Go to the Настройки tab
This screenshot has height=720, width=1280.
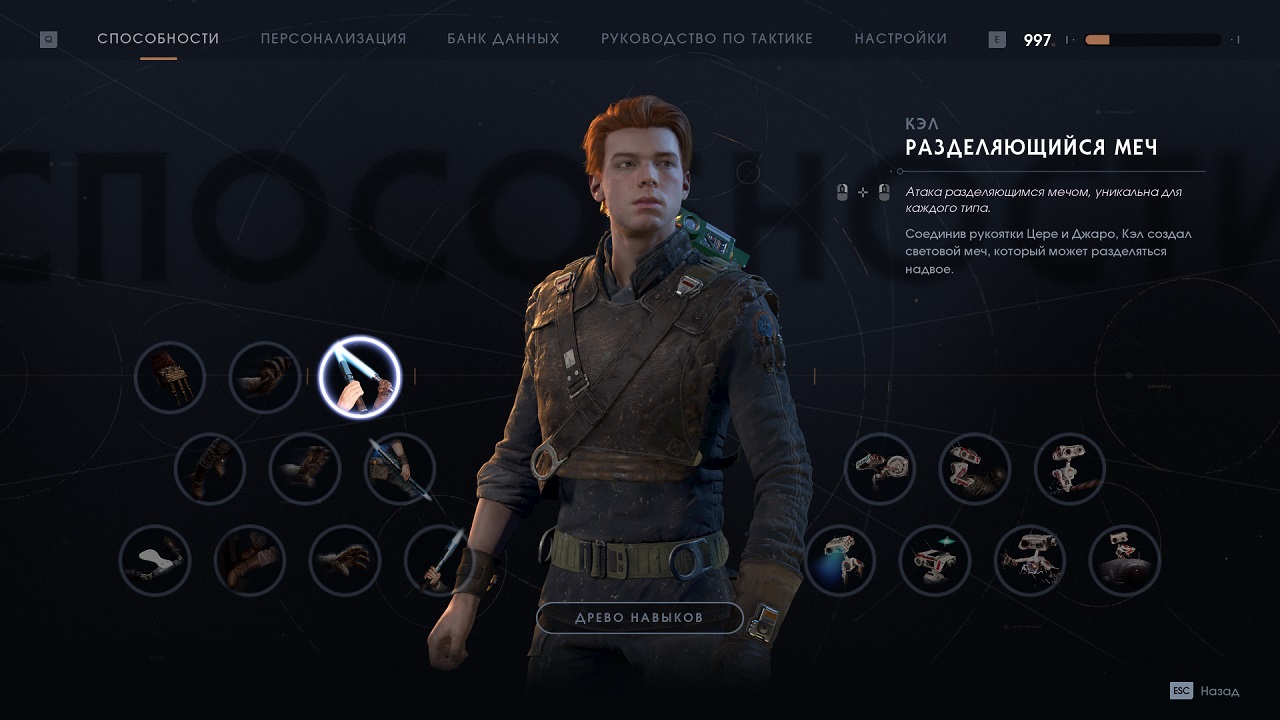(900, 39)
